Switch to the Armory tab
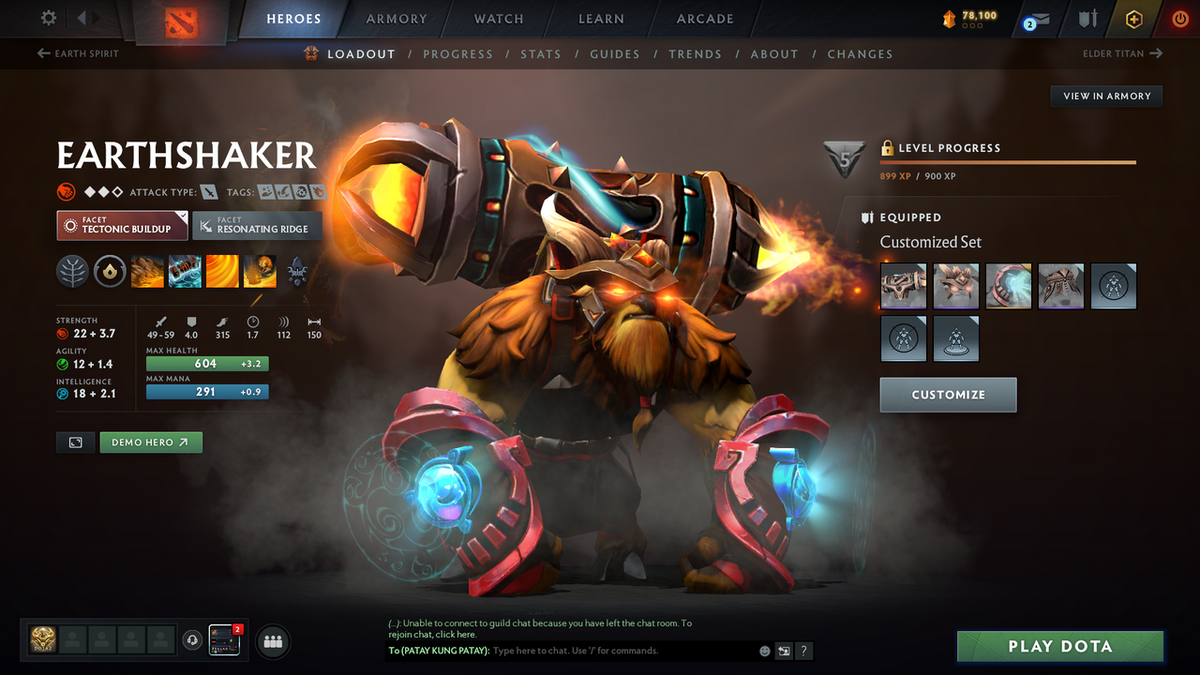The image size is (1200, 675). (x=394, y=19)
